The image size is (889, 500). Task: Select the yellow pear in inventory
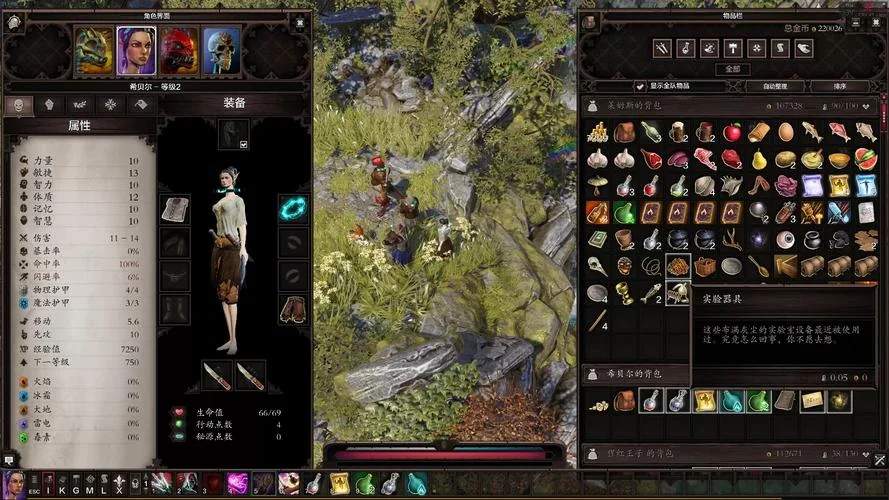point(759,158)
